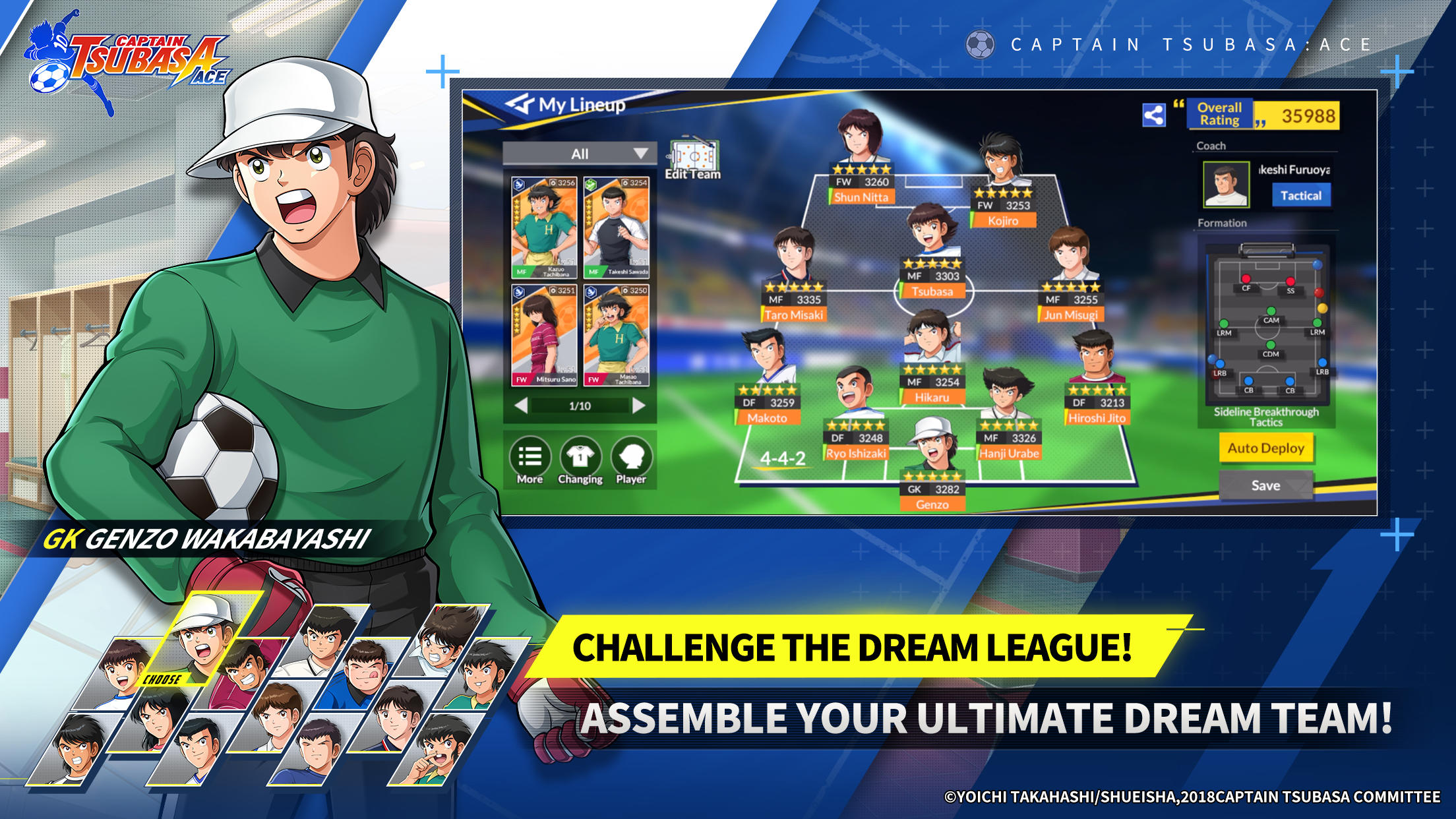
Task: Select the CF position marker in Formation panel
Action: click(1246, 280)
